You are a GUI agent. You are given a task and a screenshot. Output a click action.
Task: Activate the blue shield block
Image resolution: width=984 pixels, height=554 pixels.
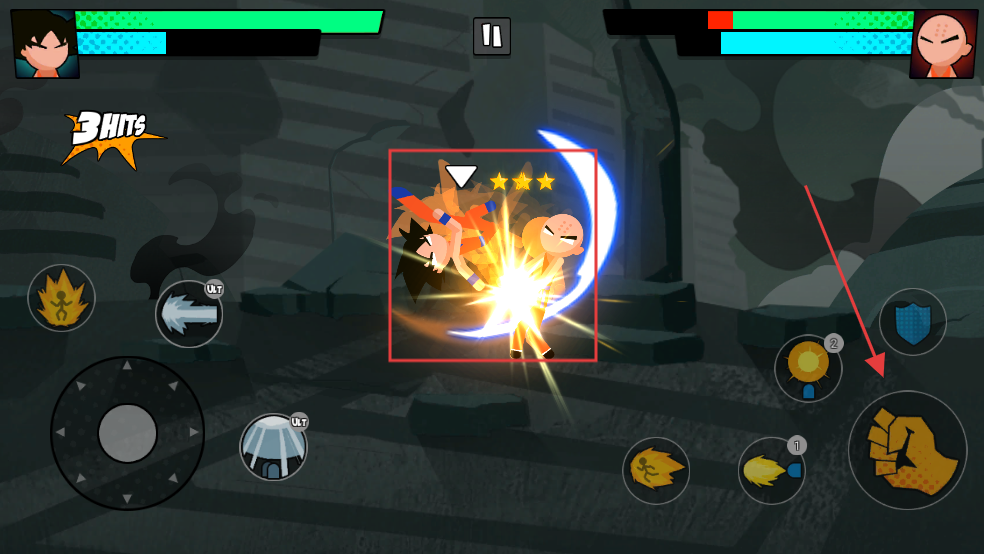tap(912, 323)
